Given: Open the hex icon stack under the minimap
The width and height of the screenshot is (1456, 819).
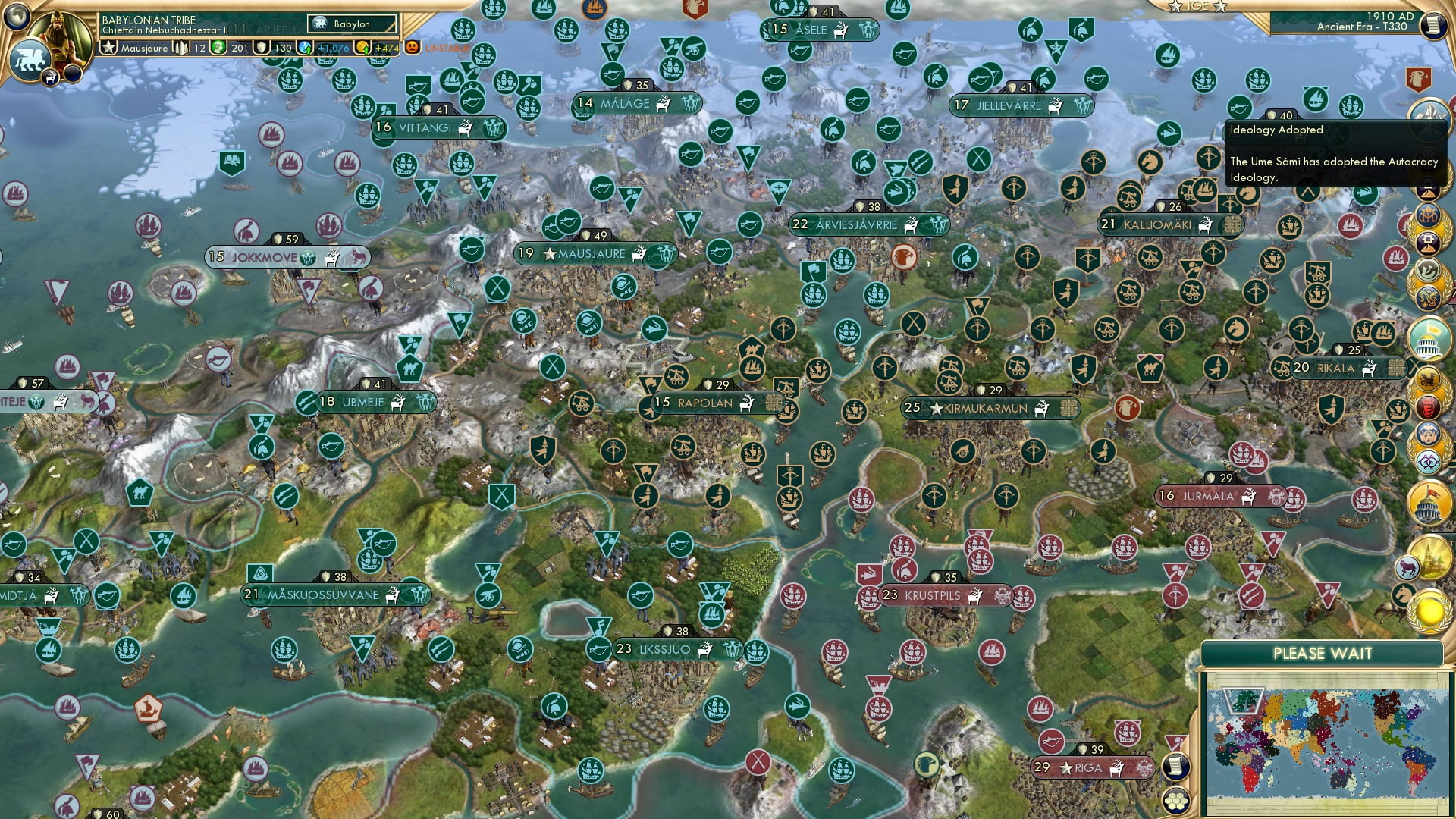Looking at the screenshot, I should (1175, 802).
